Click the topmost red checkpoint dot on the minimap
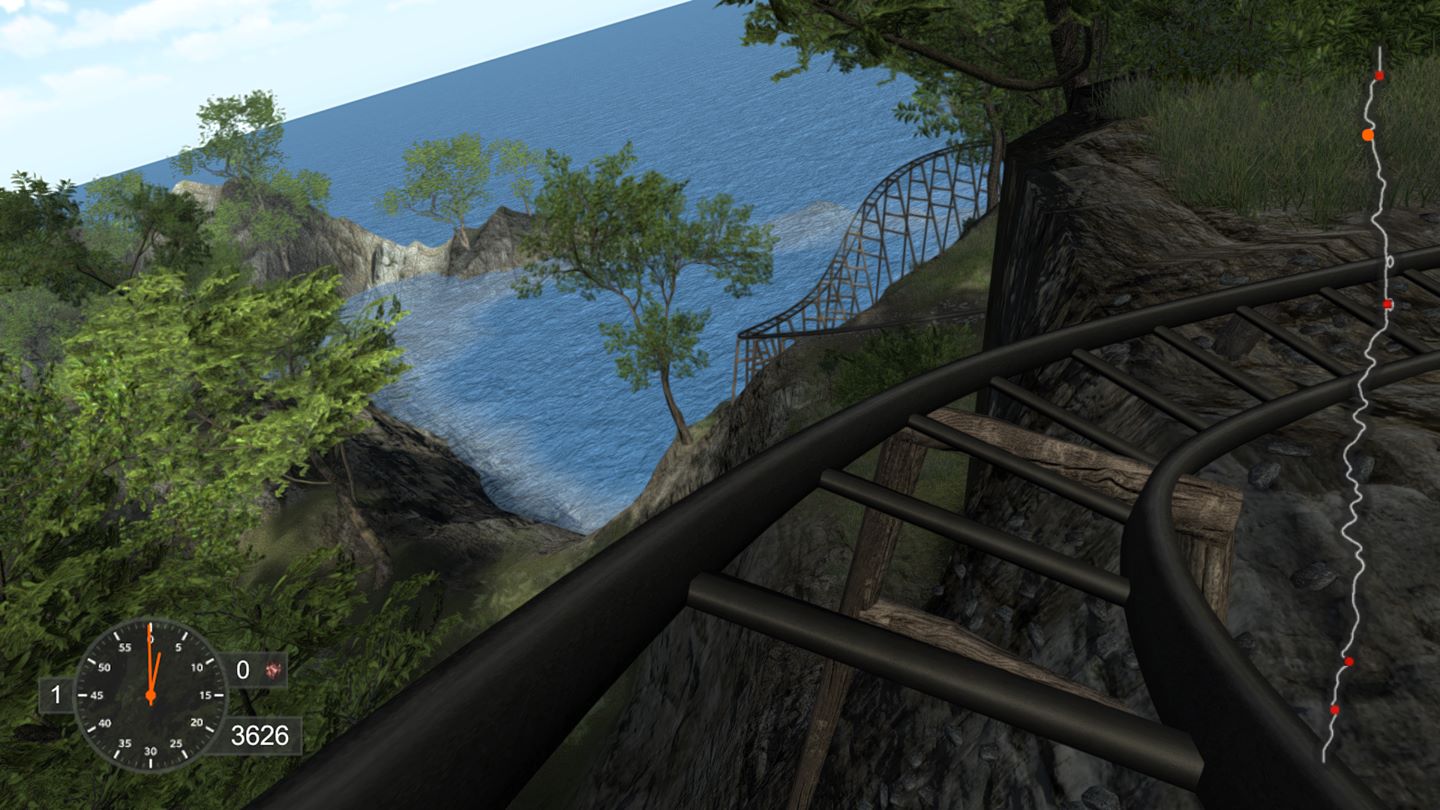This screenshot has height=810, width=1440. tap(1380, 76)
